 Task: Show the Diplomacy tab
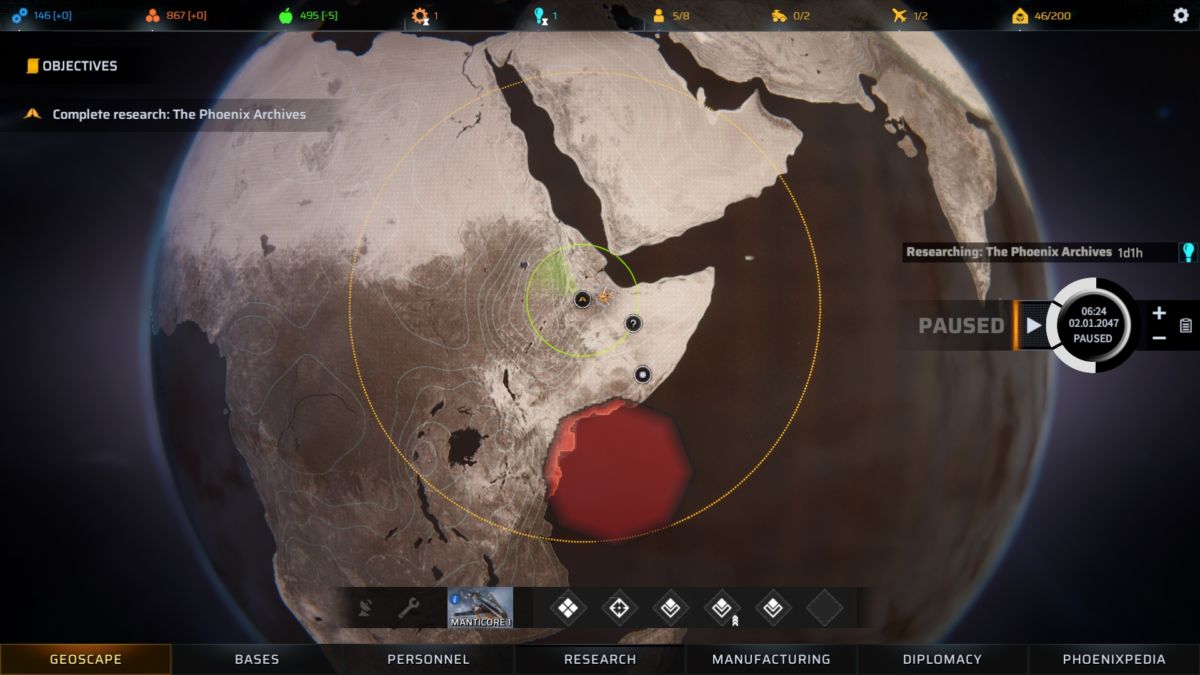point(942,659)
